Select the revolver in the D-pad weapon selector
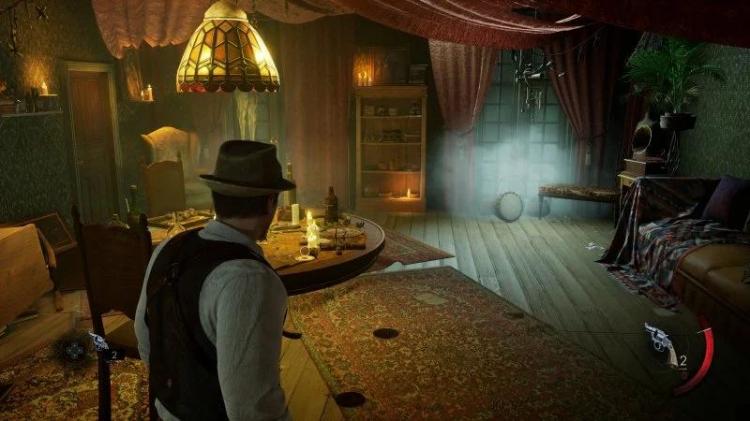This screenshot has width=750, height=421. (97, 341)
